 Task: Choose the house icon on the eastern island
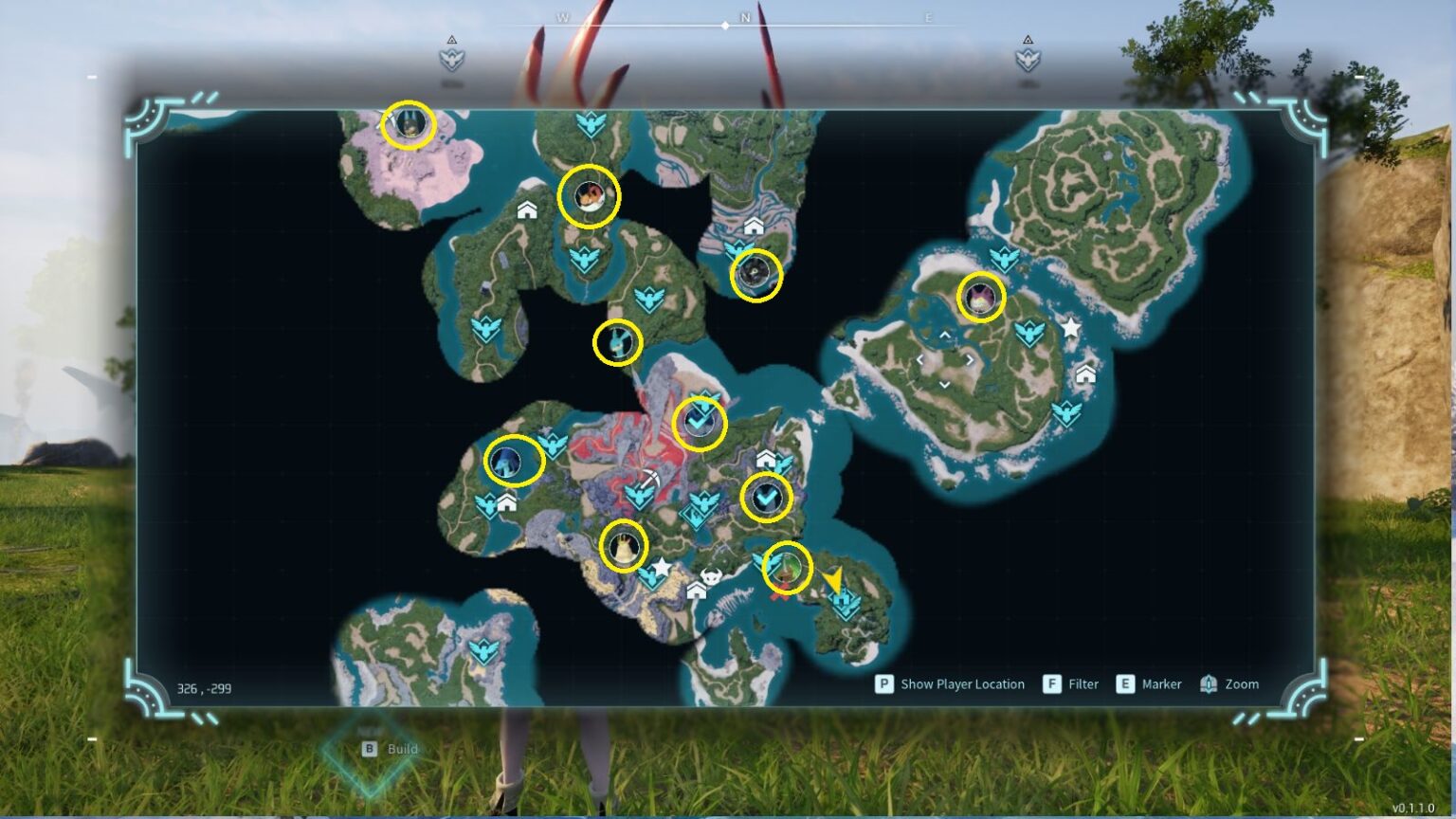point(1085,374)
